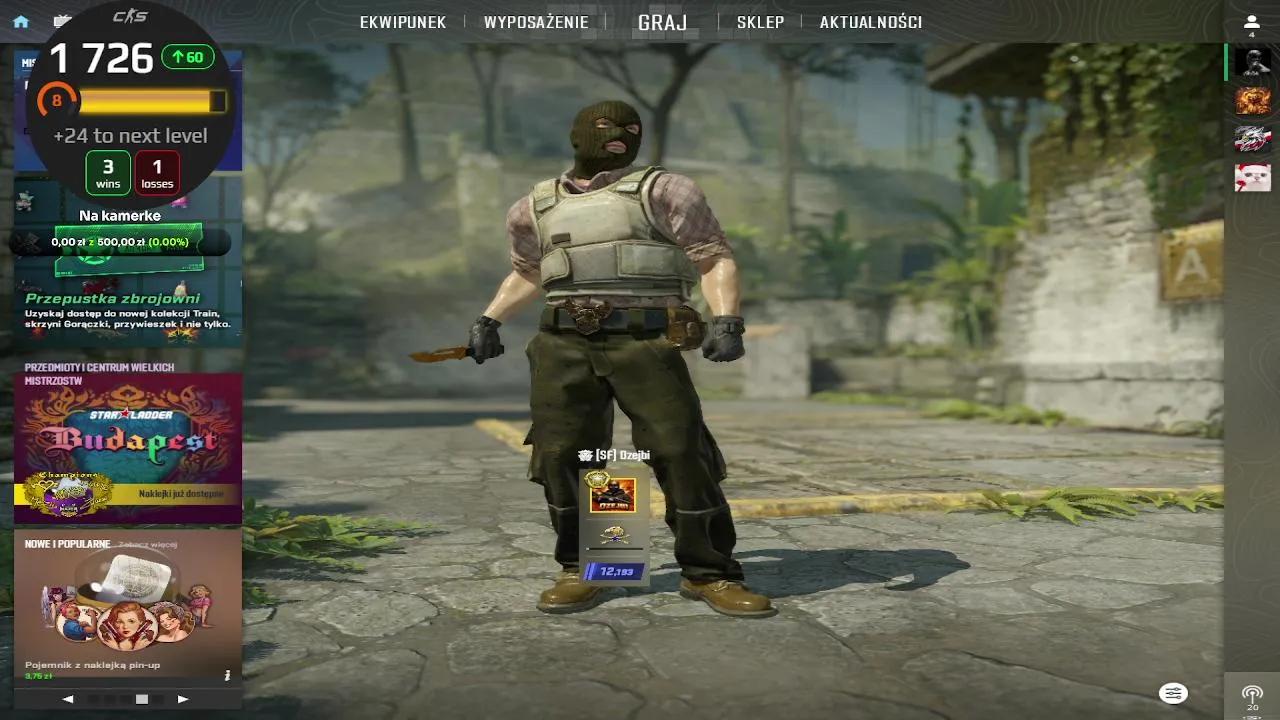
Task: Open the Watch matches TV icon
Action: [x=60, y=20]
